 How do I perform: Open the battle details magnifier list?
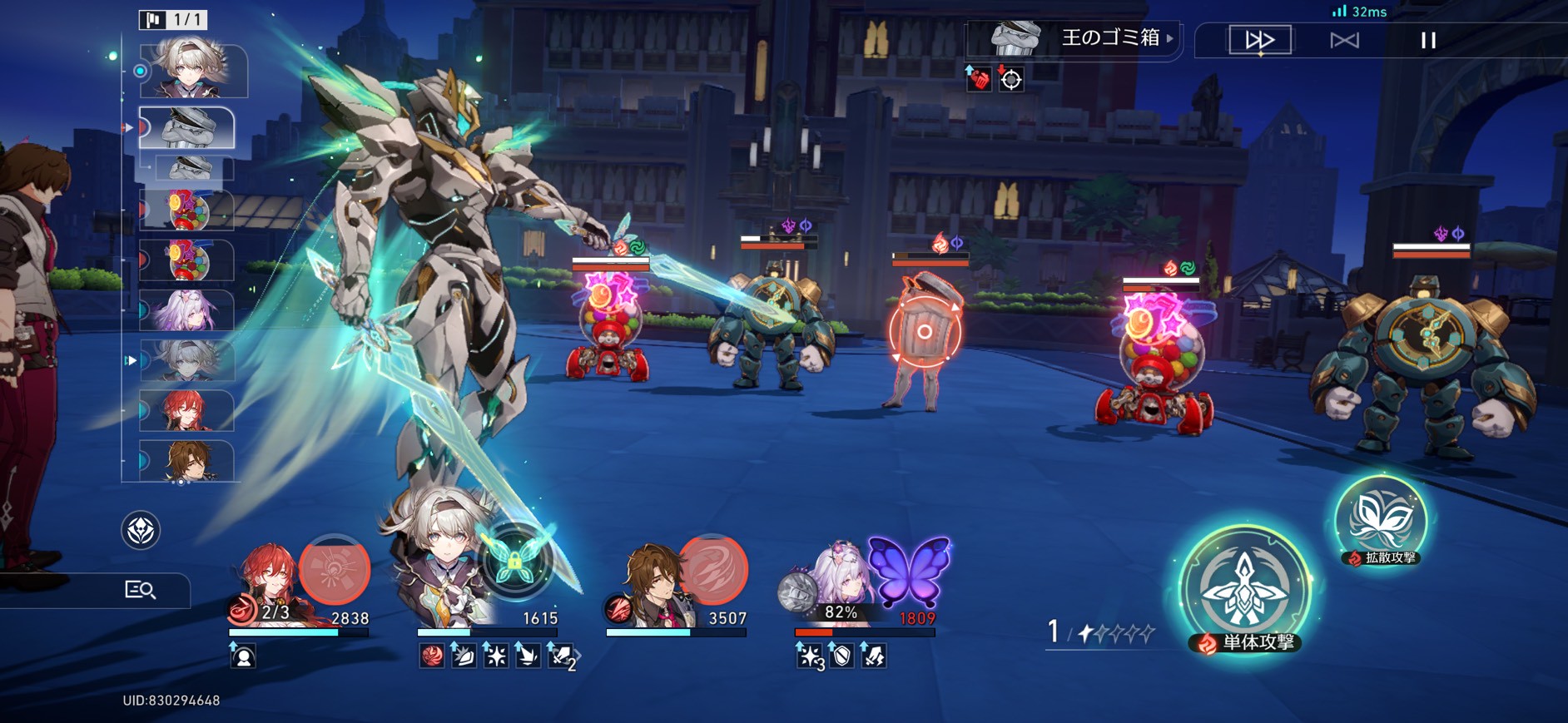point(140,590)
